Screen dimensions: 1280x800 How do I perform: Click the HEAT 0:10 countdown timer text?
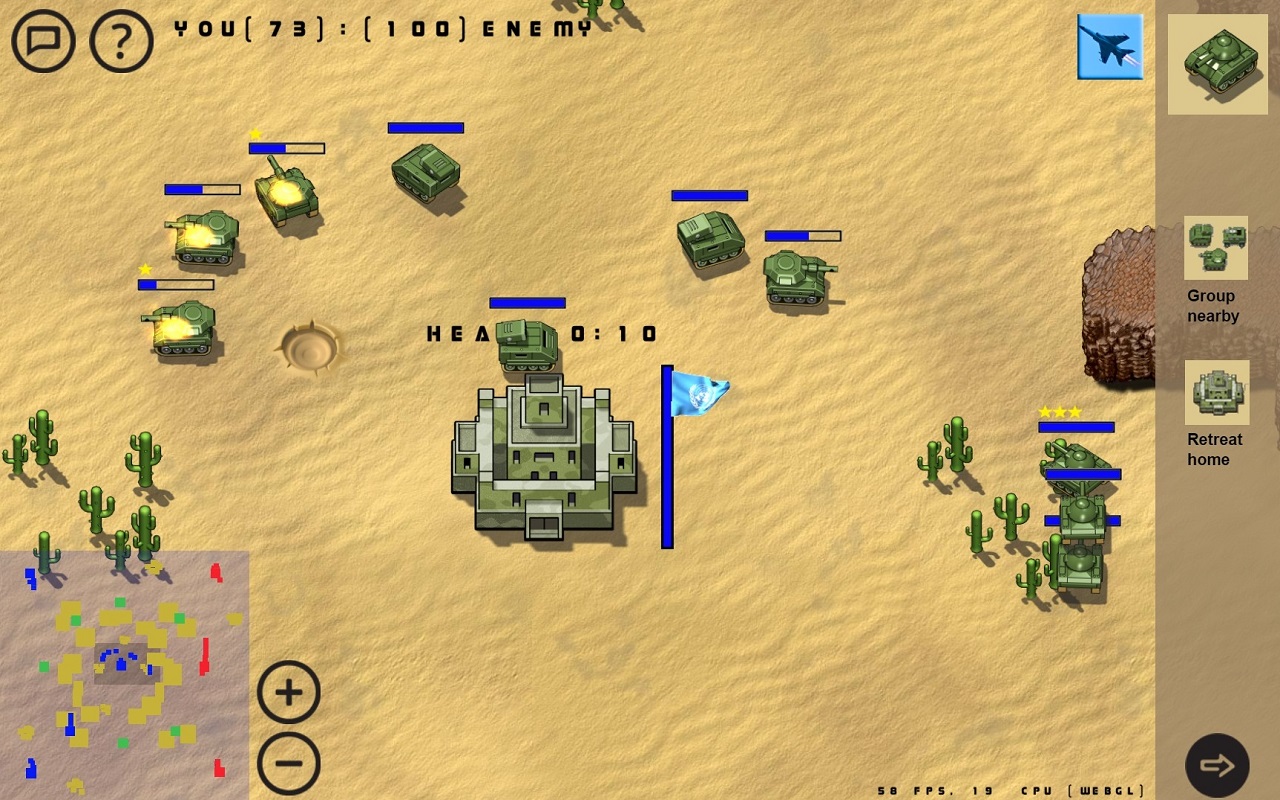[540, 334]
